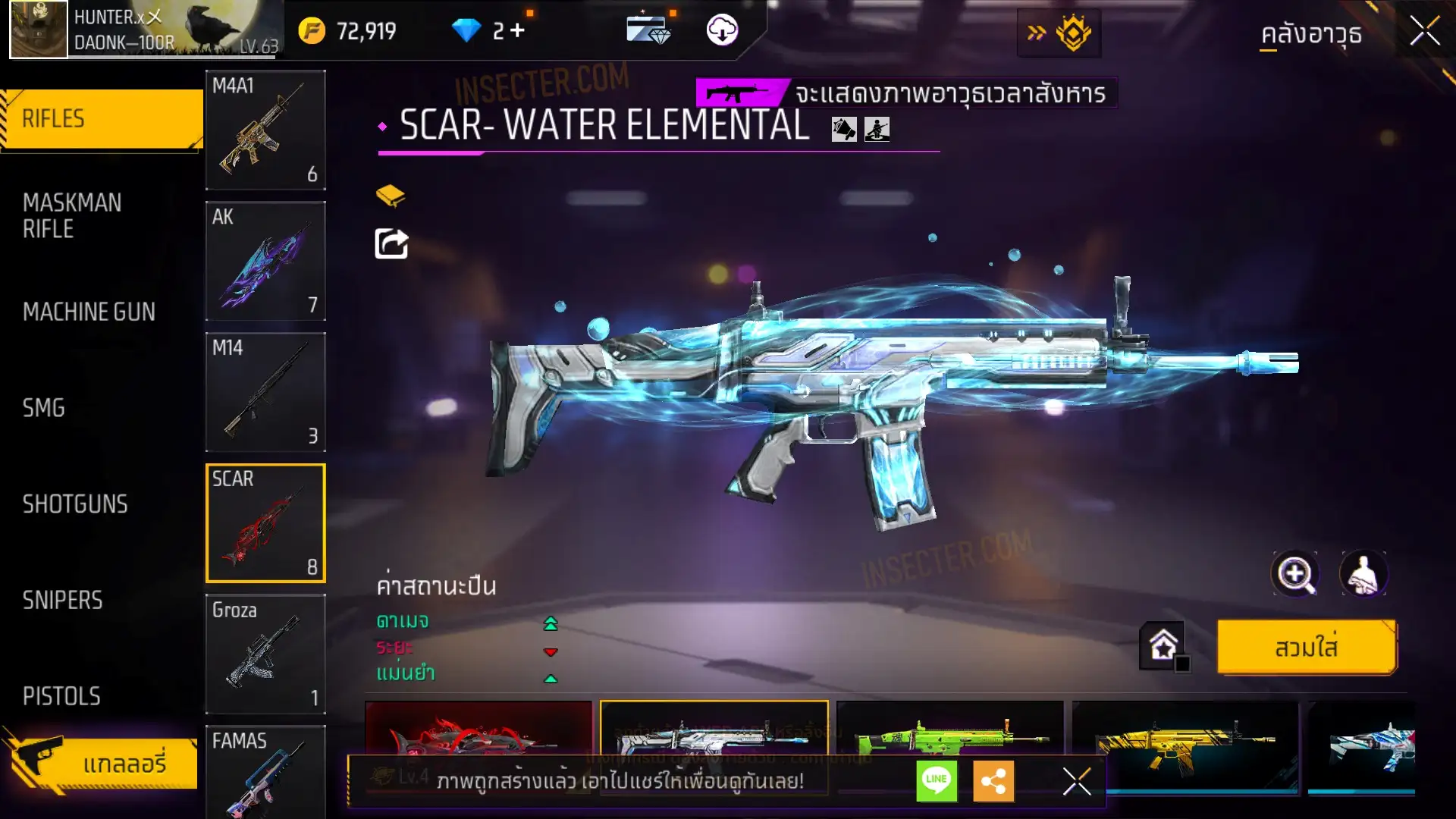Select the golden SCAR skin thumbnail
Viewport: 1456px width, 819px height.
(x=1185, y=739)
